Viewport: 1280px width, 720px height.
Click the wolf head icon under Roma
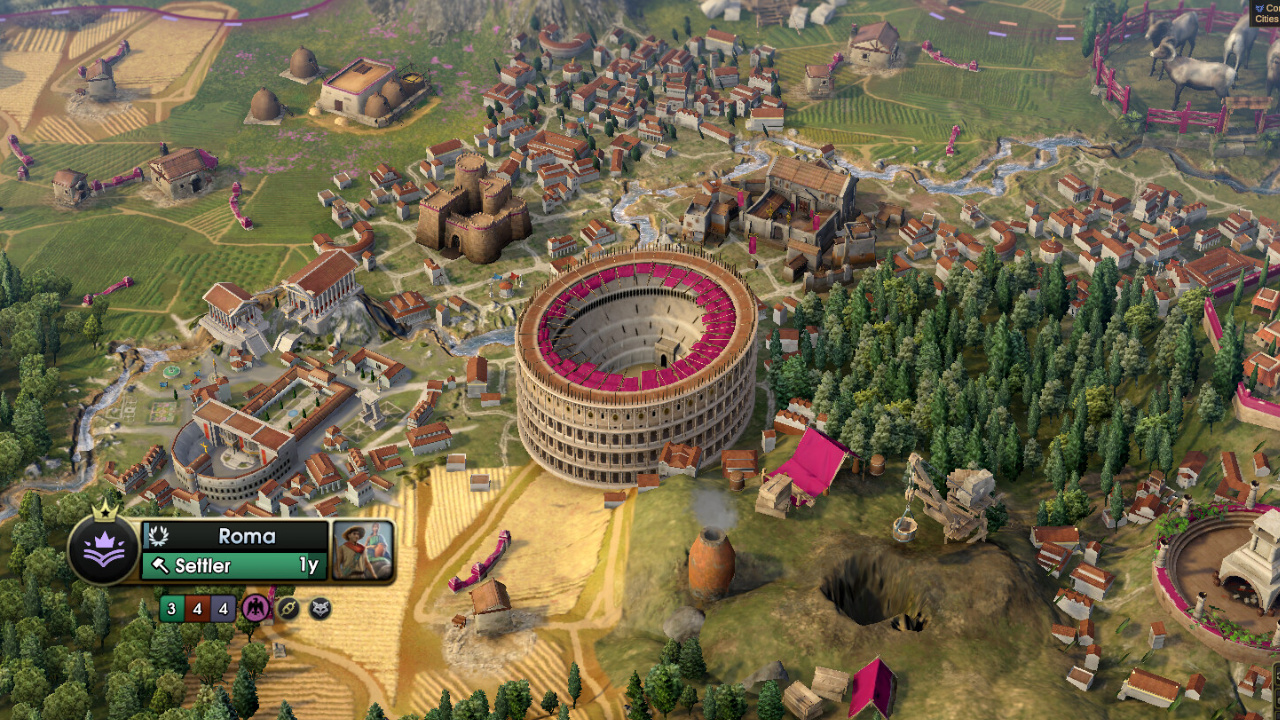pyautogui.click(x=320, y=608)
